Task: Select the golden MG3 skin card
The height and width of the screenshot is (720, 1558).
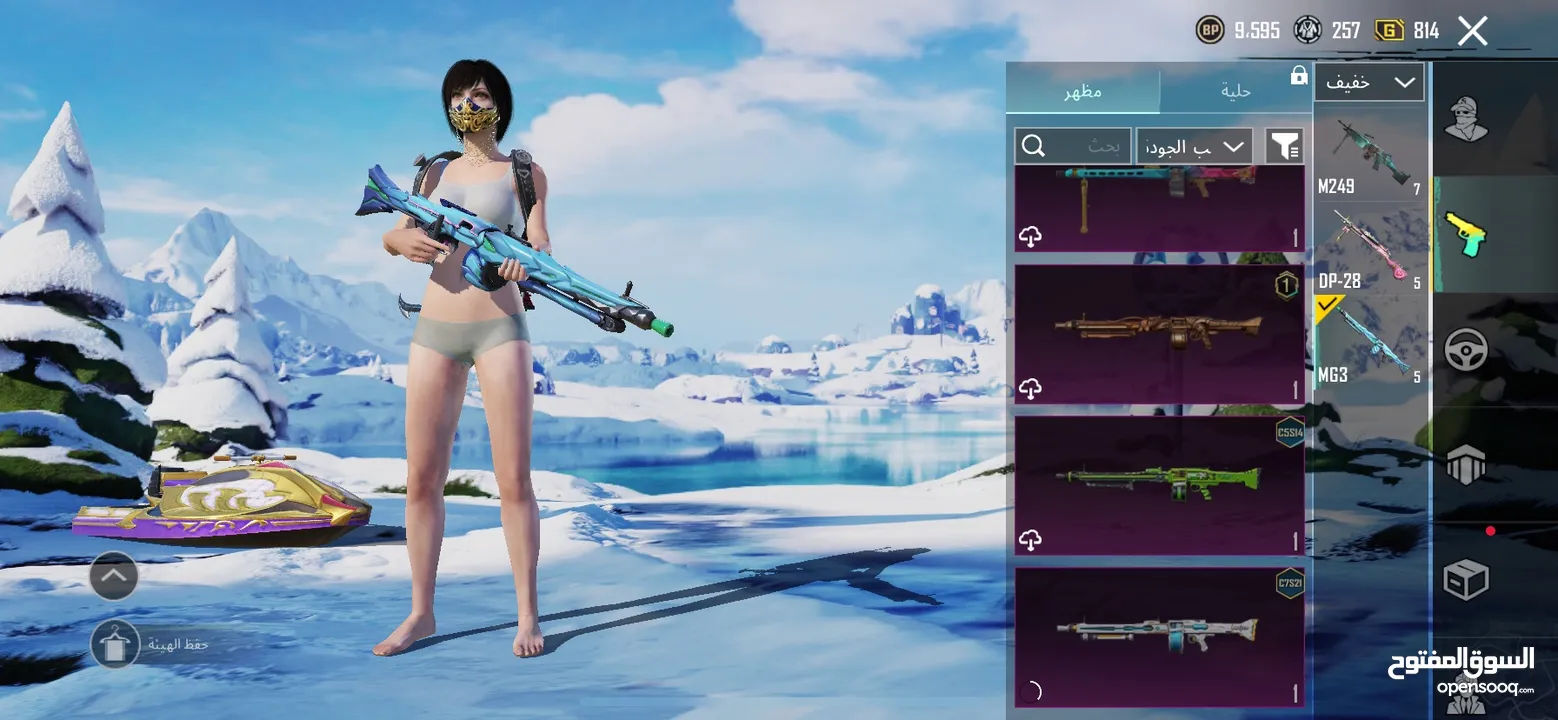Action: click(1159, 334)
